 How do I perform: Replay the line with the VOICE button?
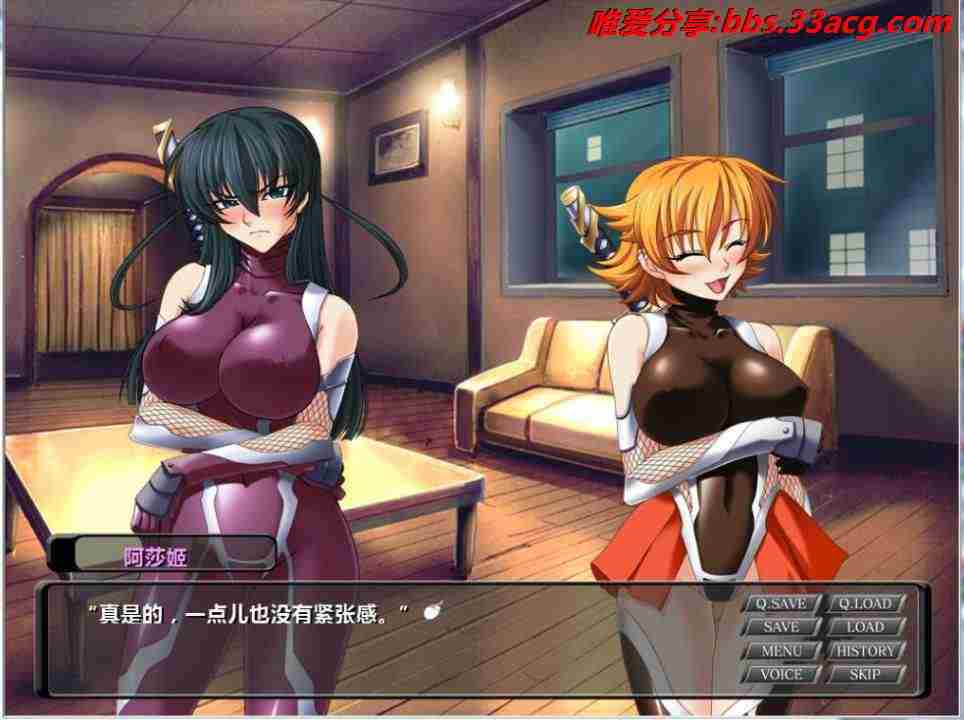tap(781, 675)
